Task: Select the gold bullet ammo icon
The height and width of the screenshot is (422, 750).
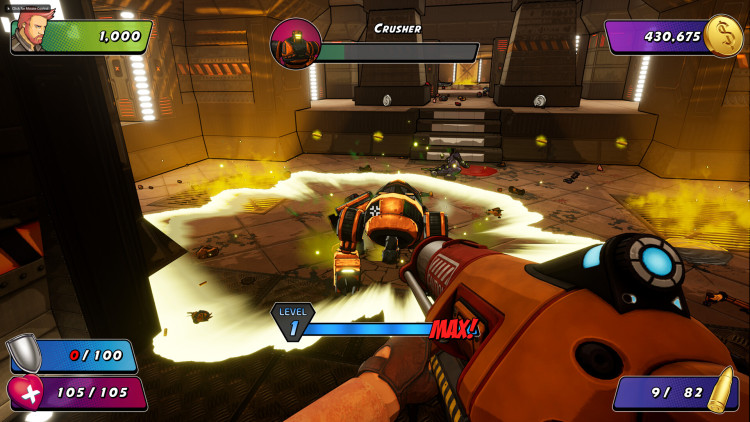Action: pyautogui.click(x=720, y=391)
